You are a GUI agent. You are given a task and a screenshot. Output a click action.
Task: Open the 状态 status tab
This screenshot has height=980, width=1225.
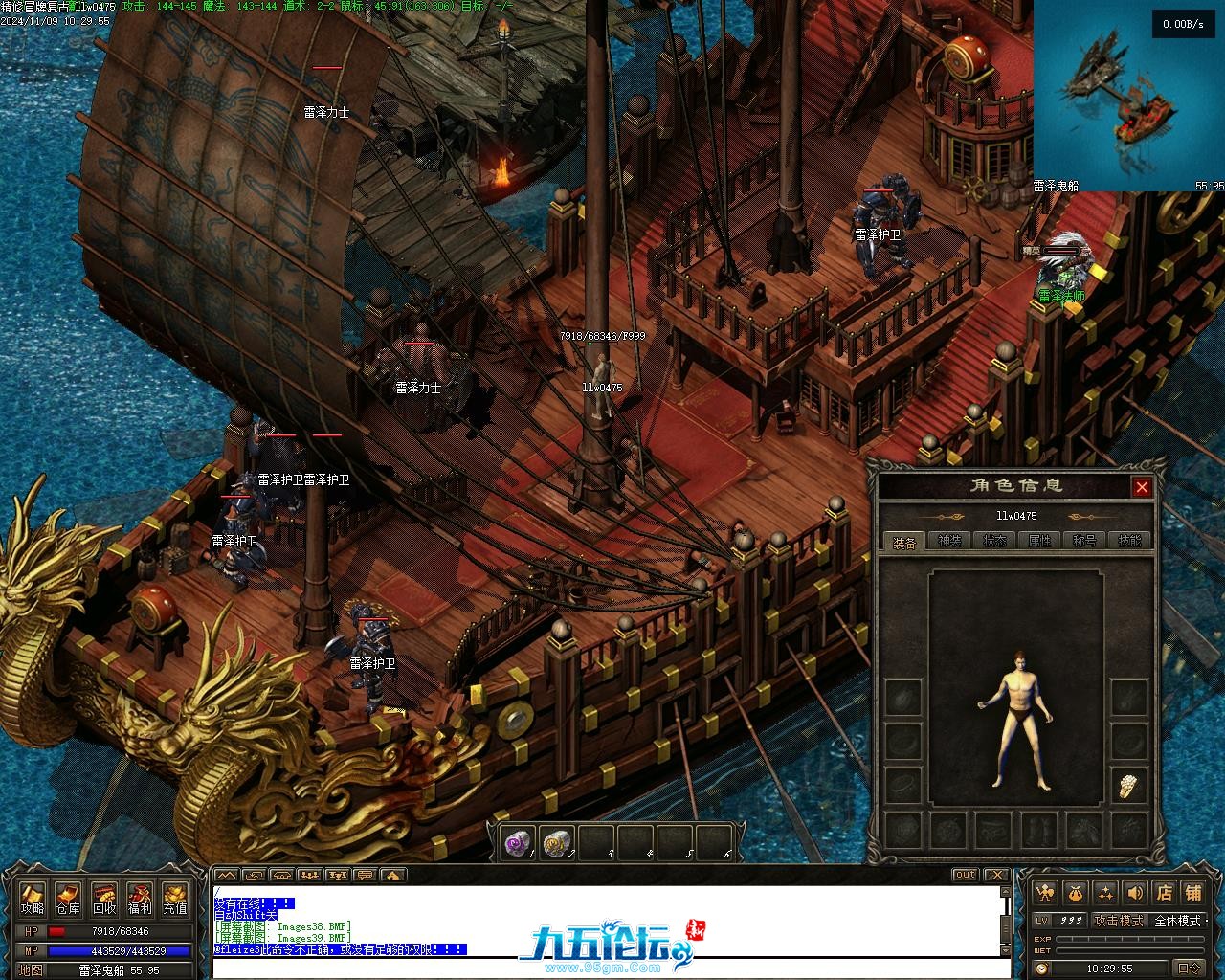click(994, 541)
